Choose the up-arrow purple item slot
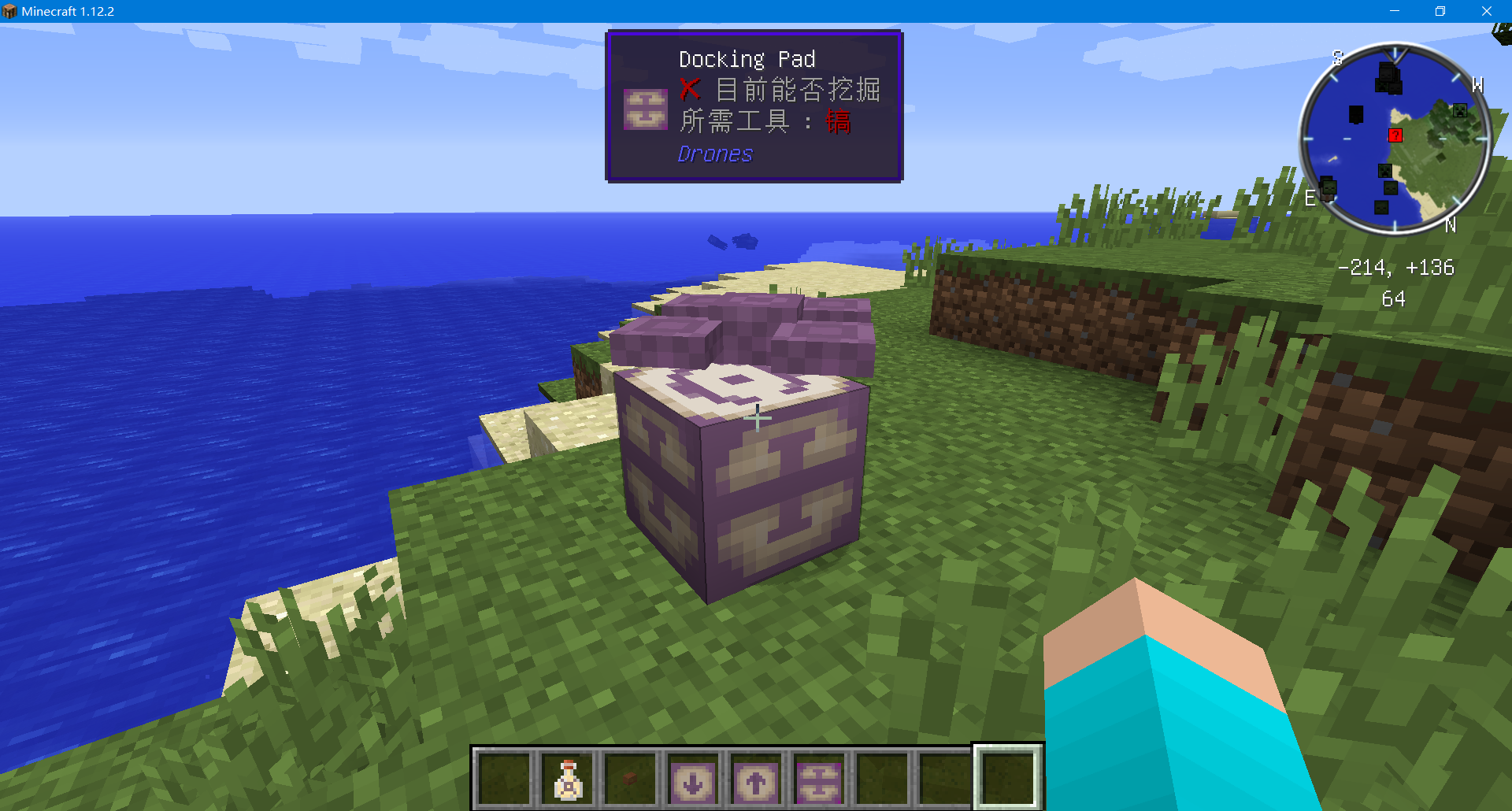This screenshot has width=1512, height=811. (756, 780)
